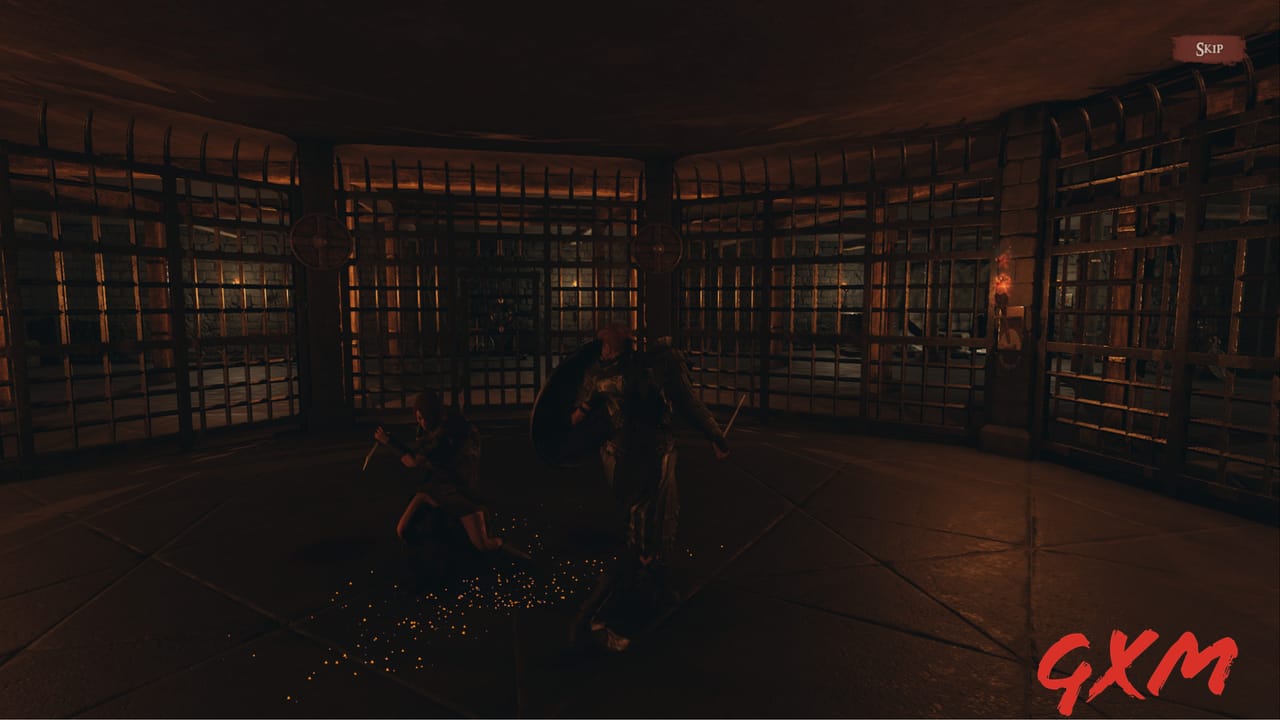Click the figure visible behind the center bars

click(x=498, y=317)
